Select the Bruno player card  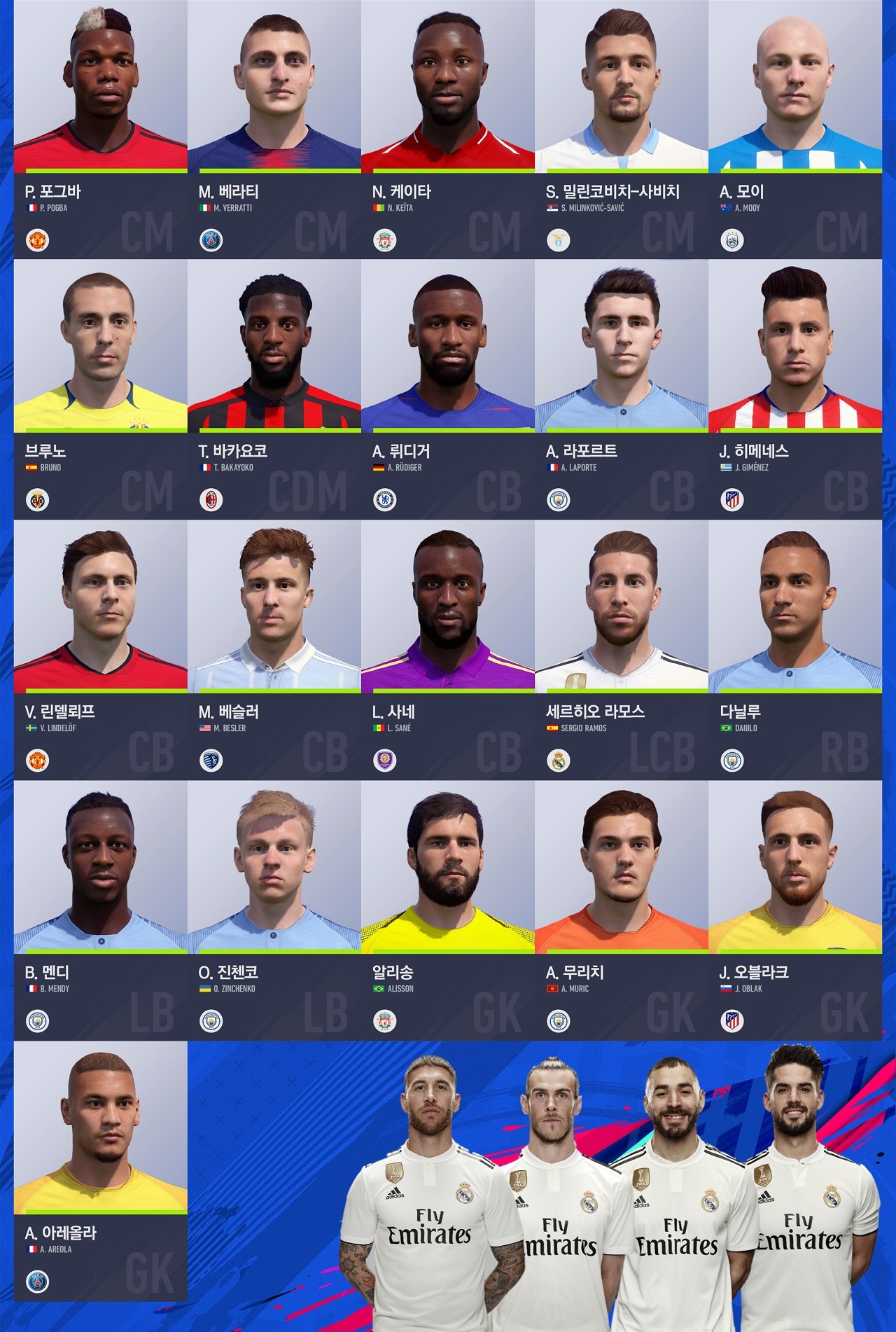tap(100, 389)
